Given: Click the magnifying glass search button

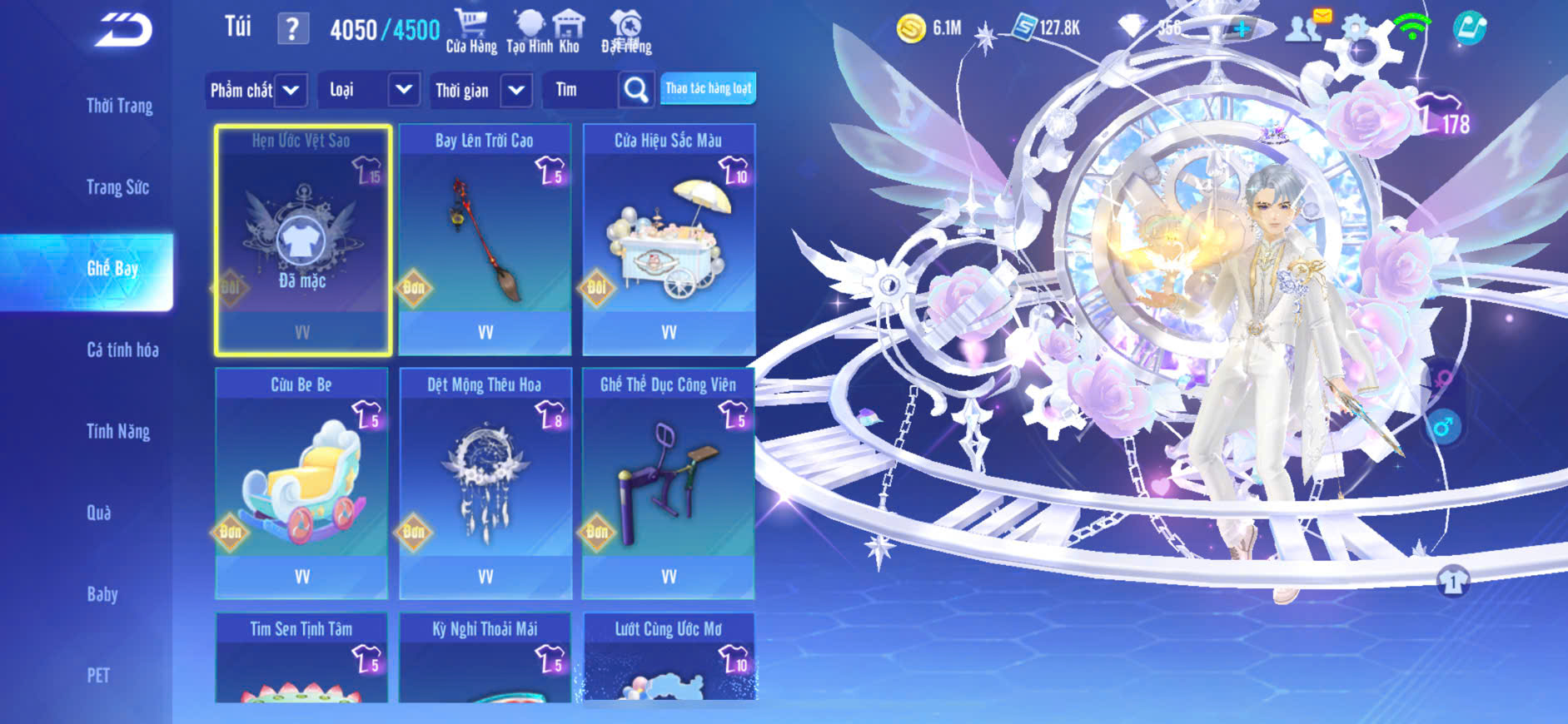Looking at the screenshot, I should (635, 90).
